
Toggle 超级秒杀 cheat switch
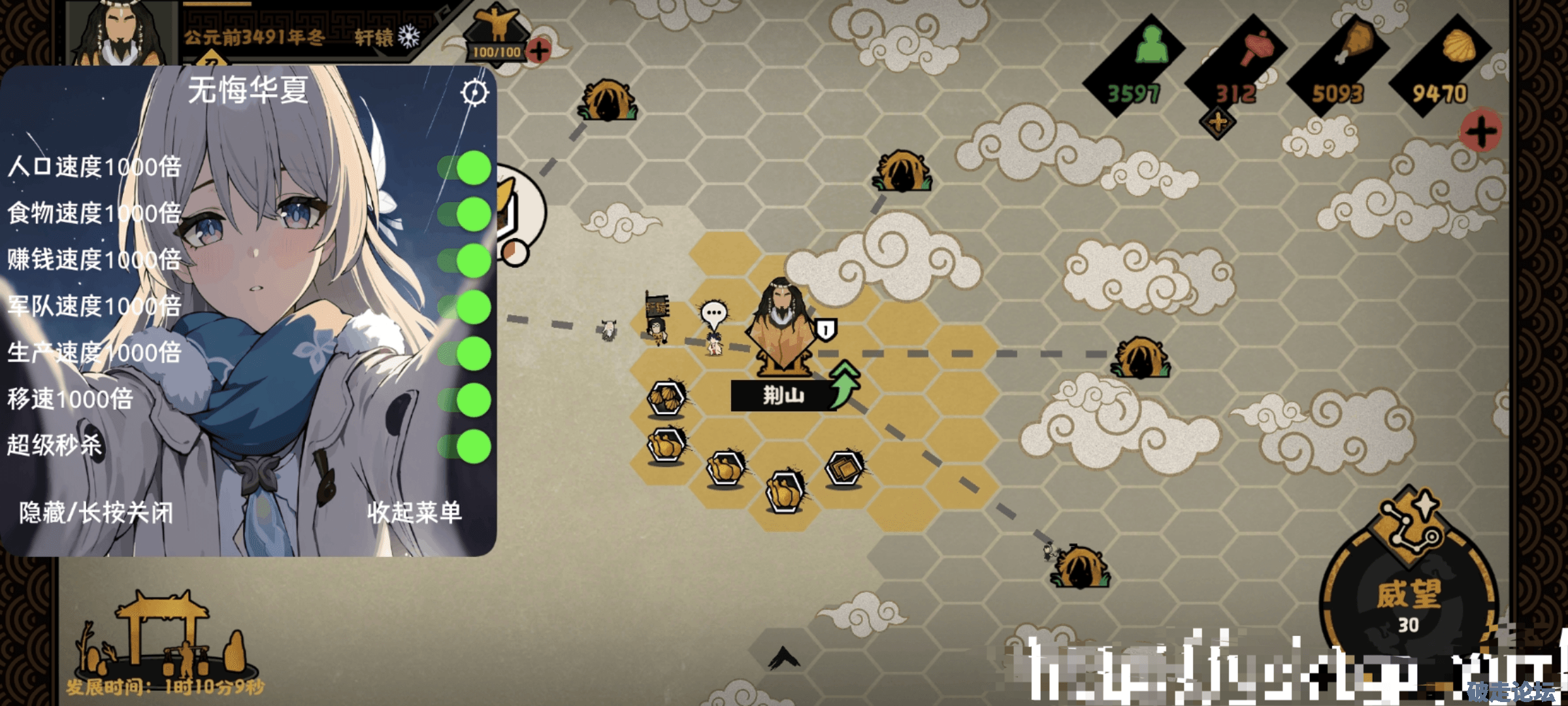(466, 446)
